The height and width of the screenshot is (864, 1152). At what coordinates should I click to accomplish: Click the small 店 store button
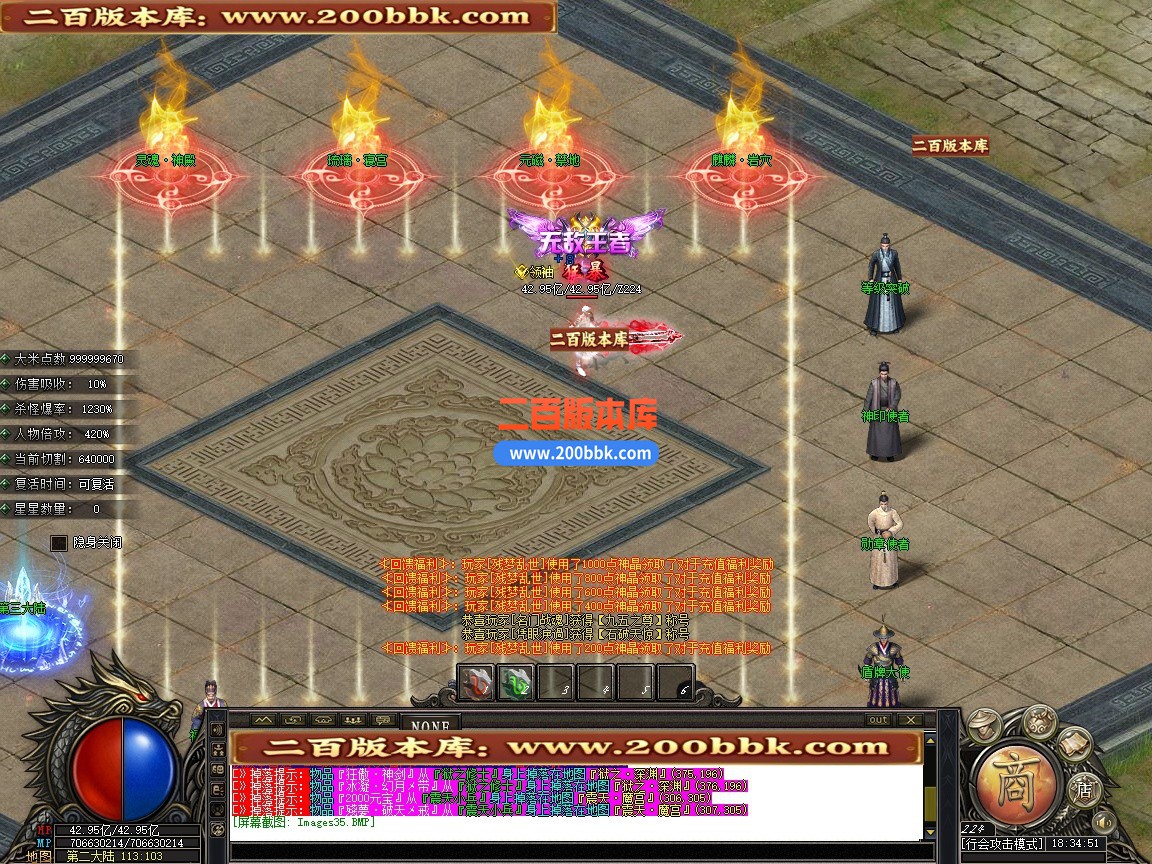point(1083,790)
